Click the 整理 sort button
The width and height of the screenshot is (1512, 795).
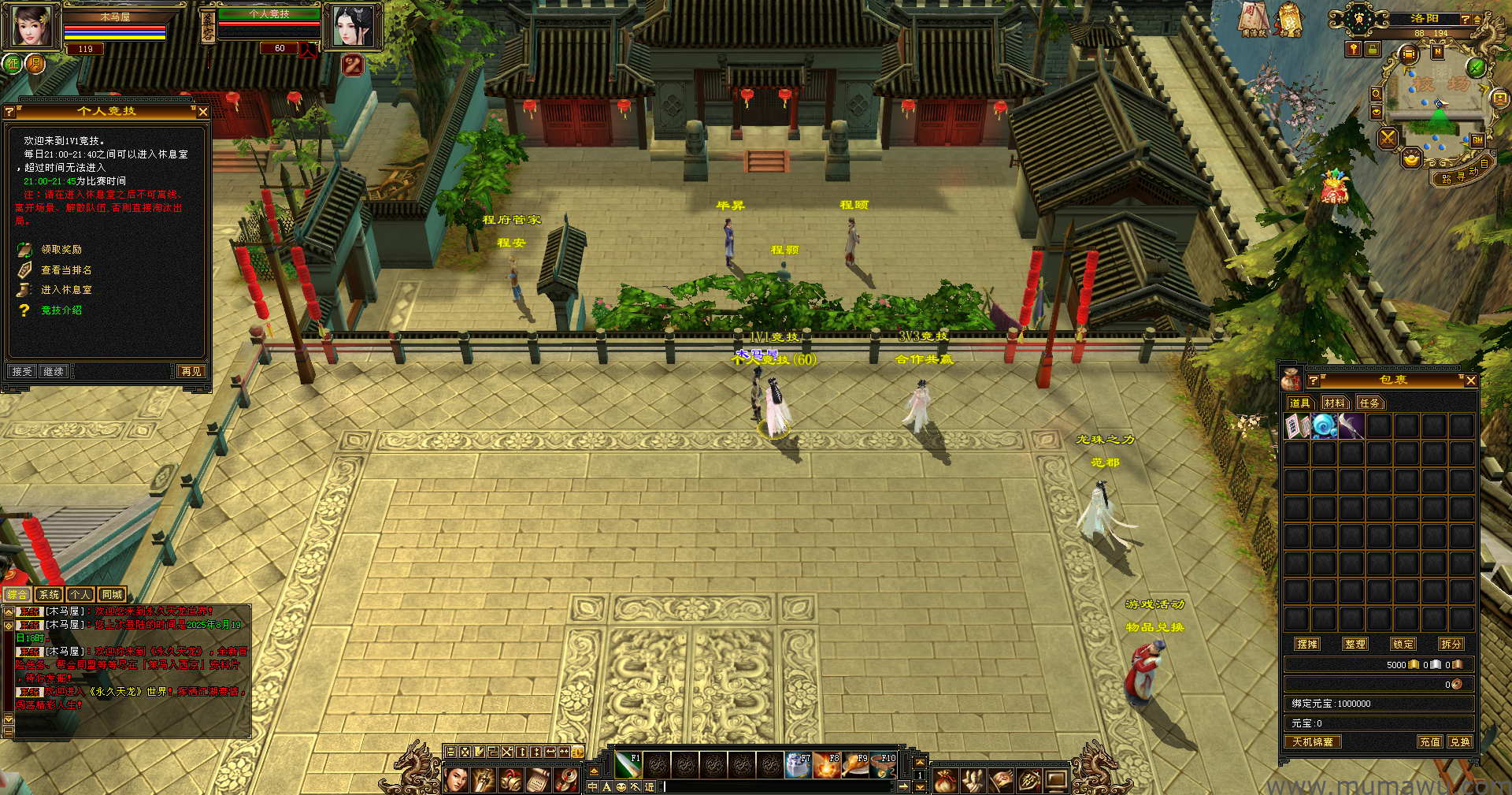point(1355,644)
